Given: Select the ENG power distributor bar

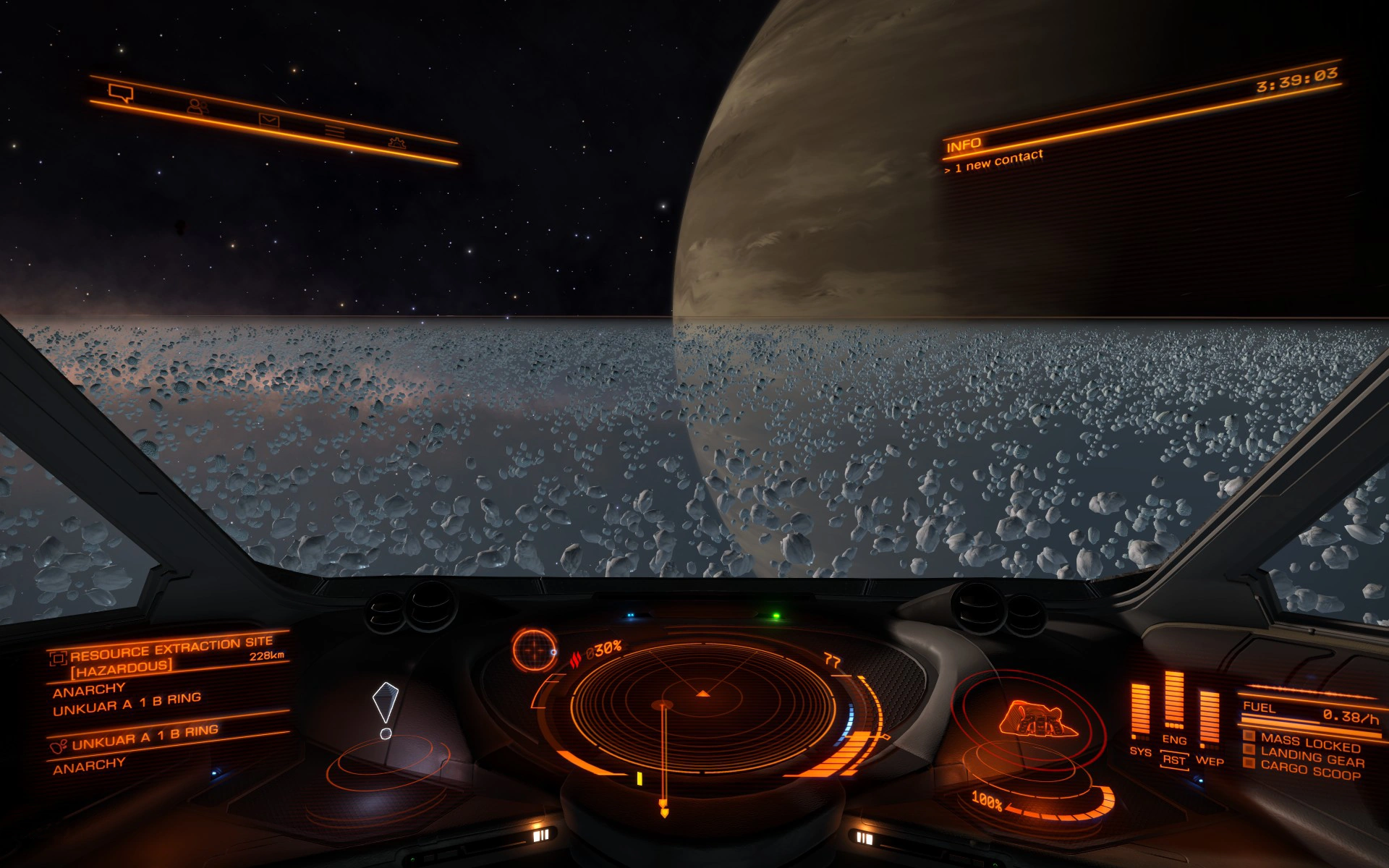Looking at the screenshot, I should point(1173,700).
